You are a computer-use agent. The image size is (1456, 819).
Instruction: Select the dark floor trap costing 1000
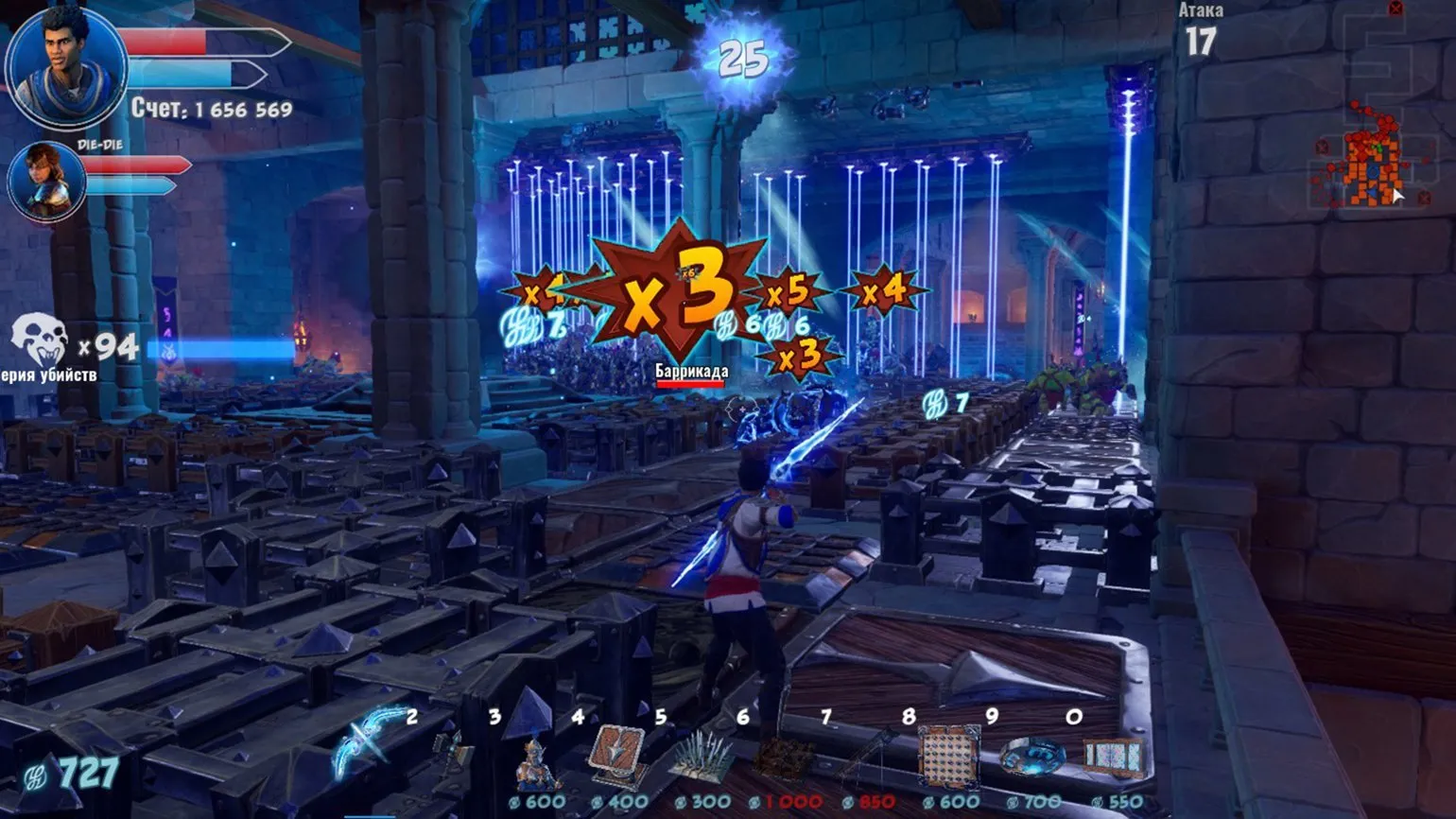point(783,758)
